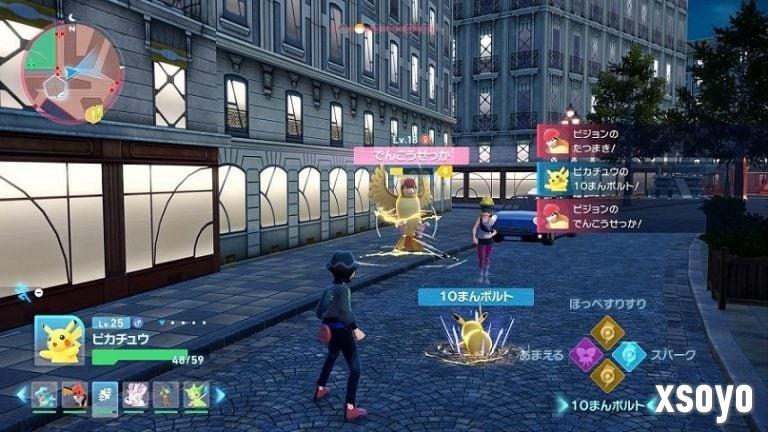This screenshot has width=768, height=432.
Task: Use the pink Charm move (あまえる) icon
Action: (x=585, y=354)
